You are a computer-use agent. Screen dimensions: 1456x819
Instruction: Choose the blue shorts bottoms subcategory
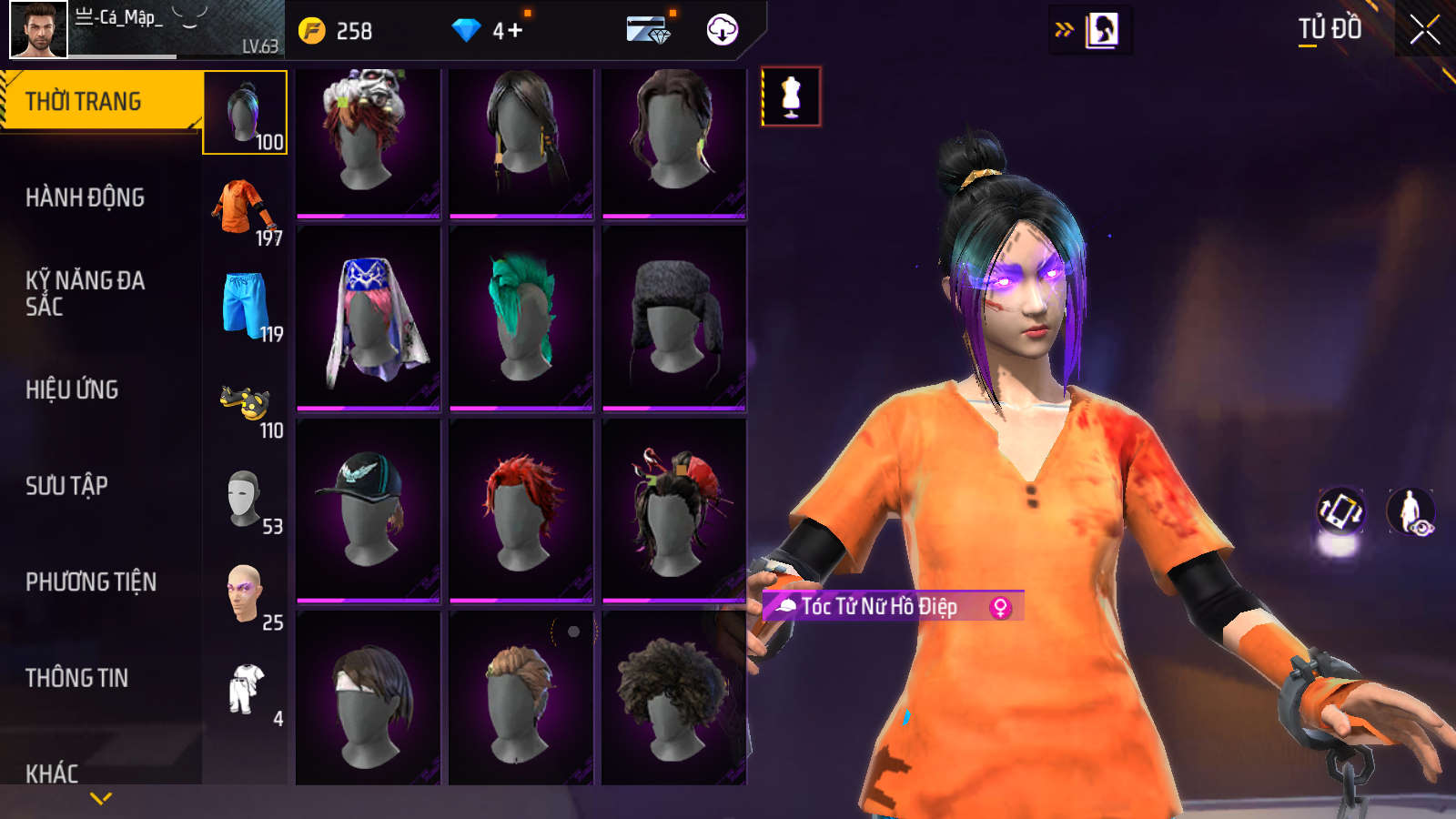[245, 306]
